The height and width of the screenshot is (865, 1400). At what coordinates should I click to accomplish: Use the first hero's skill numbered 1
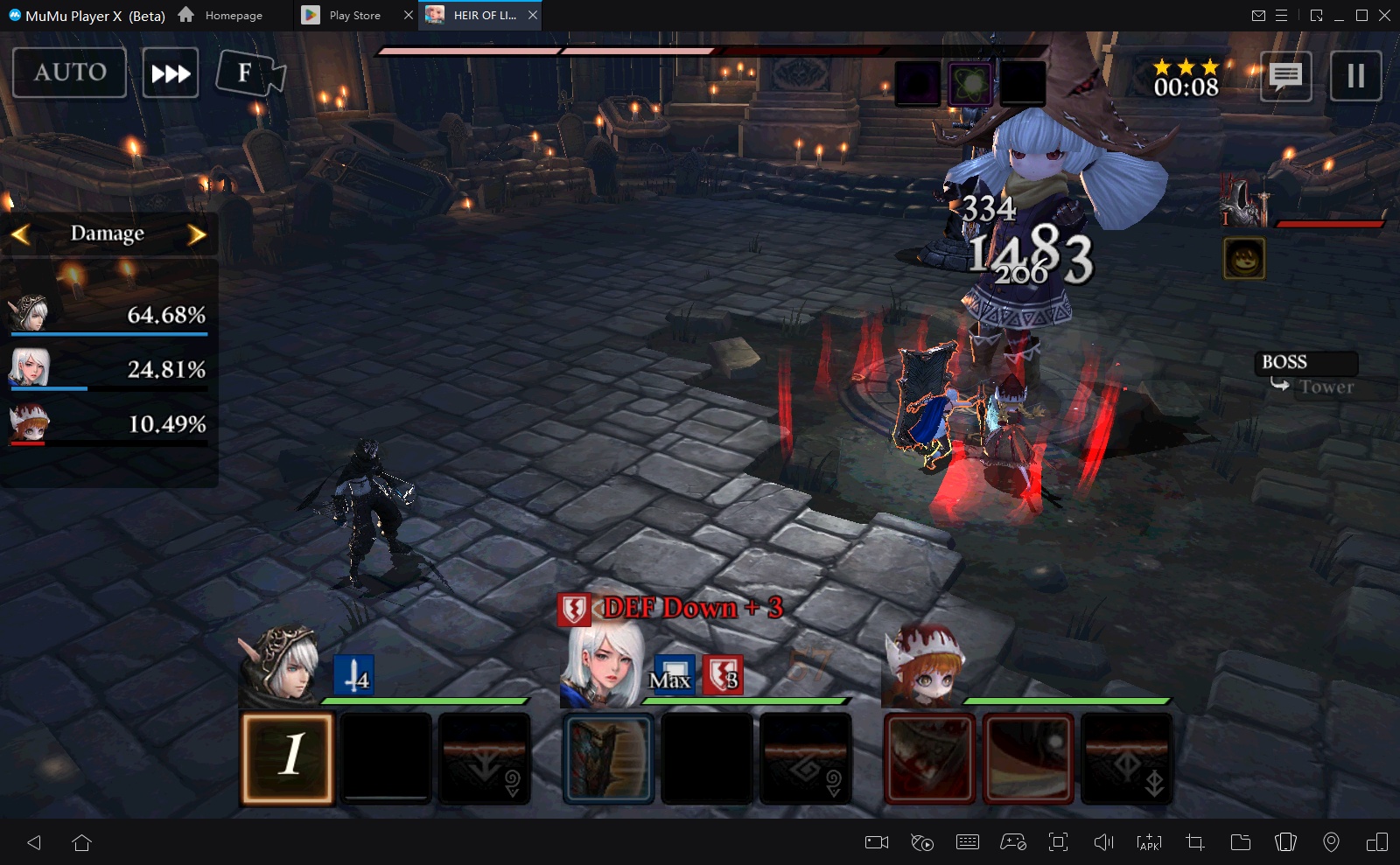288,757
